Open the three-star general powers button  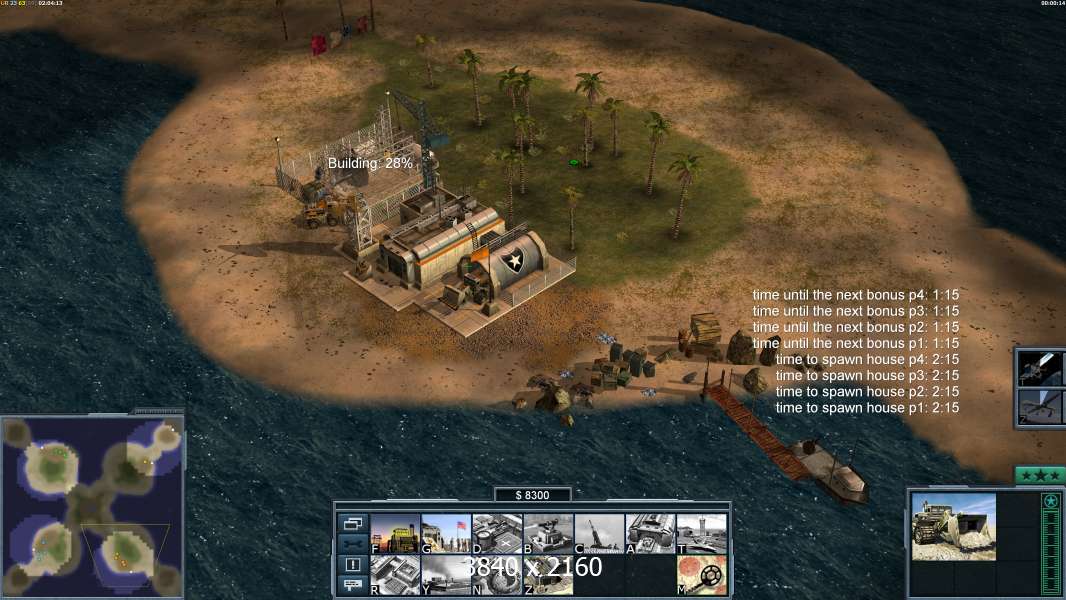(1039, 475)
